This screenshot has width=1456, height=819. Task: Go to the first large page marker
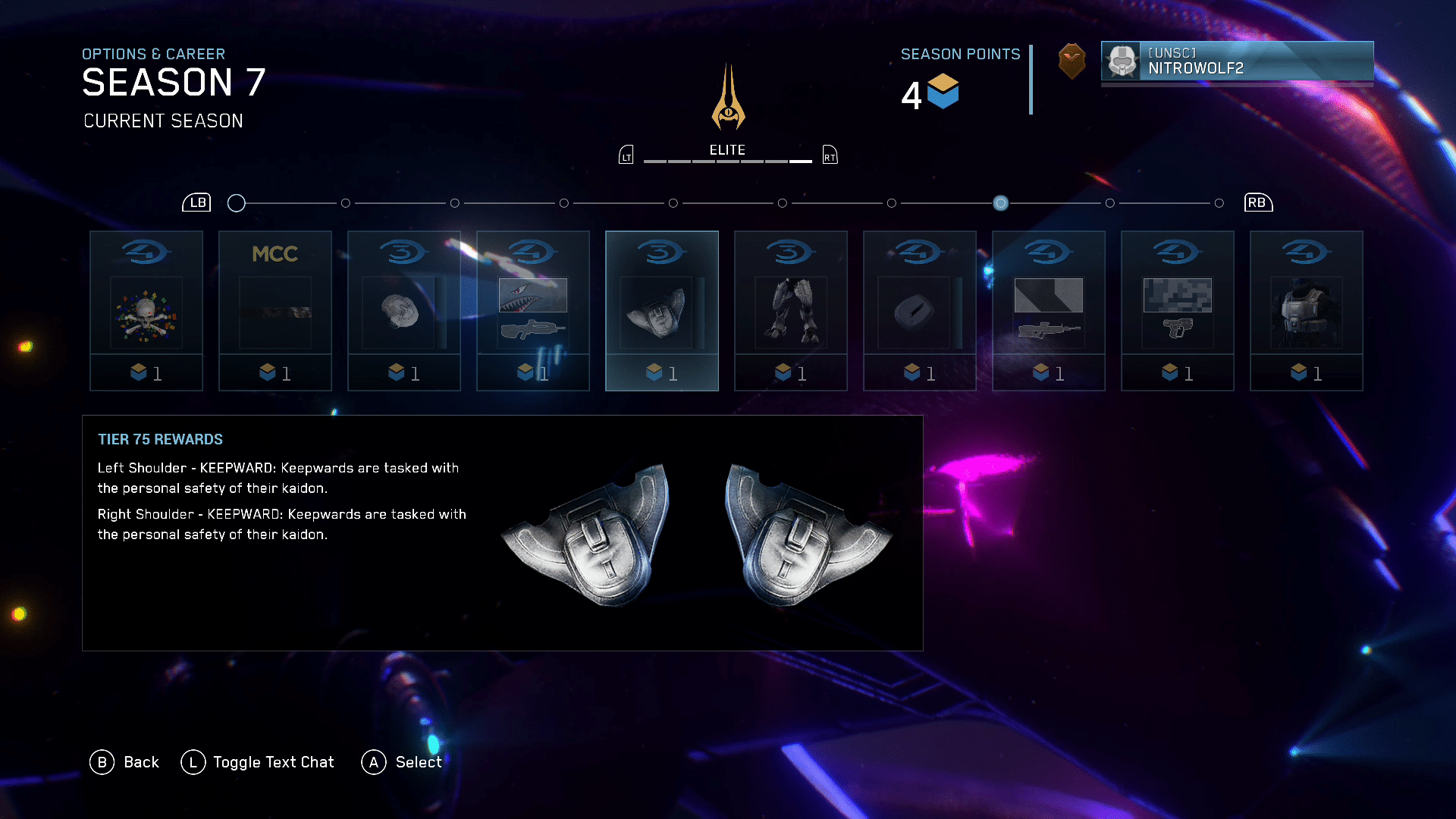237,203
